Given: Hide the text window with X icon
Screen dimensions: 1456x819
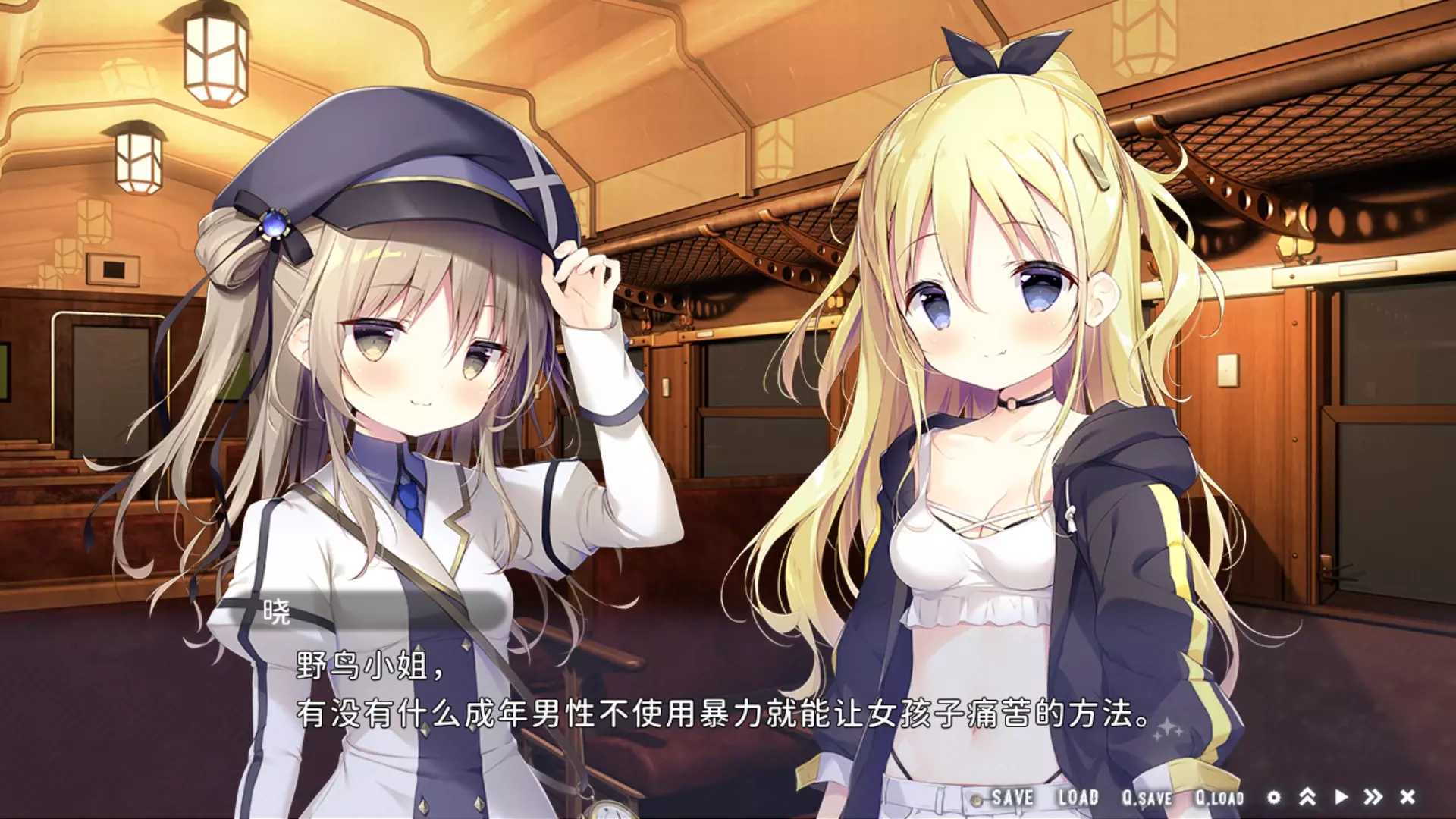Looking at the screenshot, I should (x=1407, y=797).
